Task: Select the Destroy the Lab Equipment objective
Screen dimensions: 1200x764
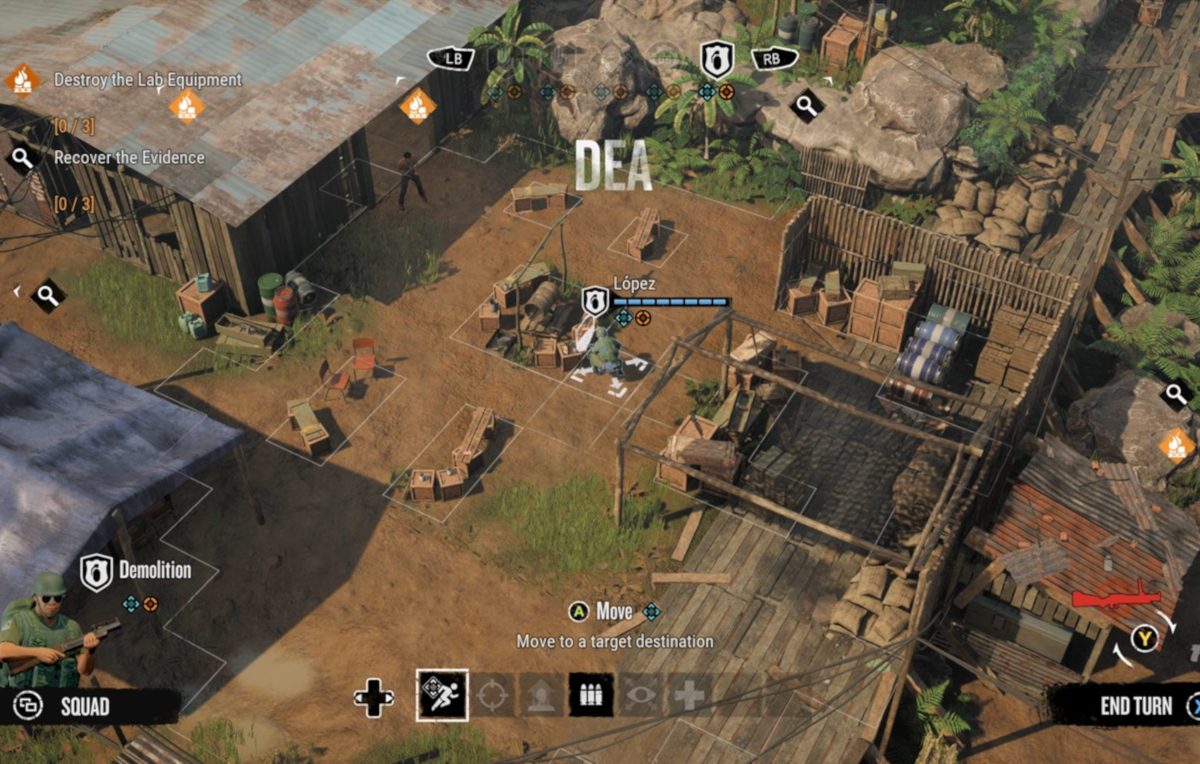Action: pos(147,80)
